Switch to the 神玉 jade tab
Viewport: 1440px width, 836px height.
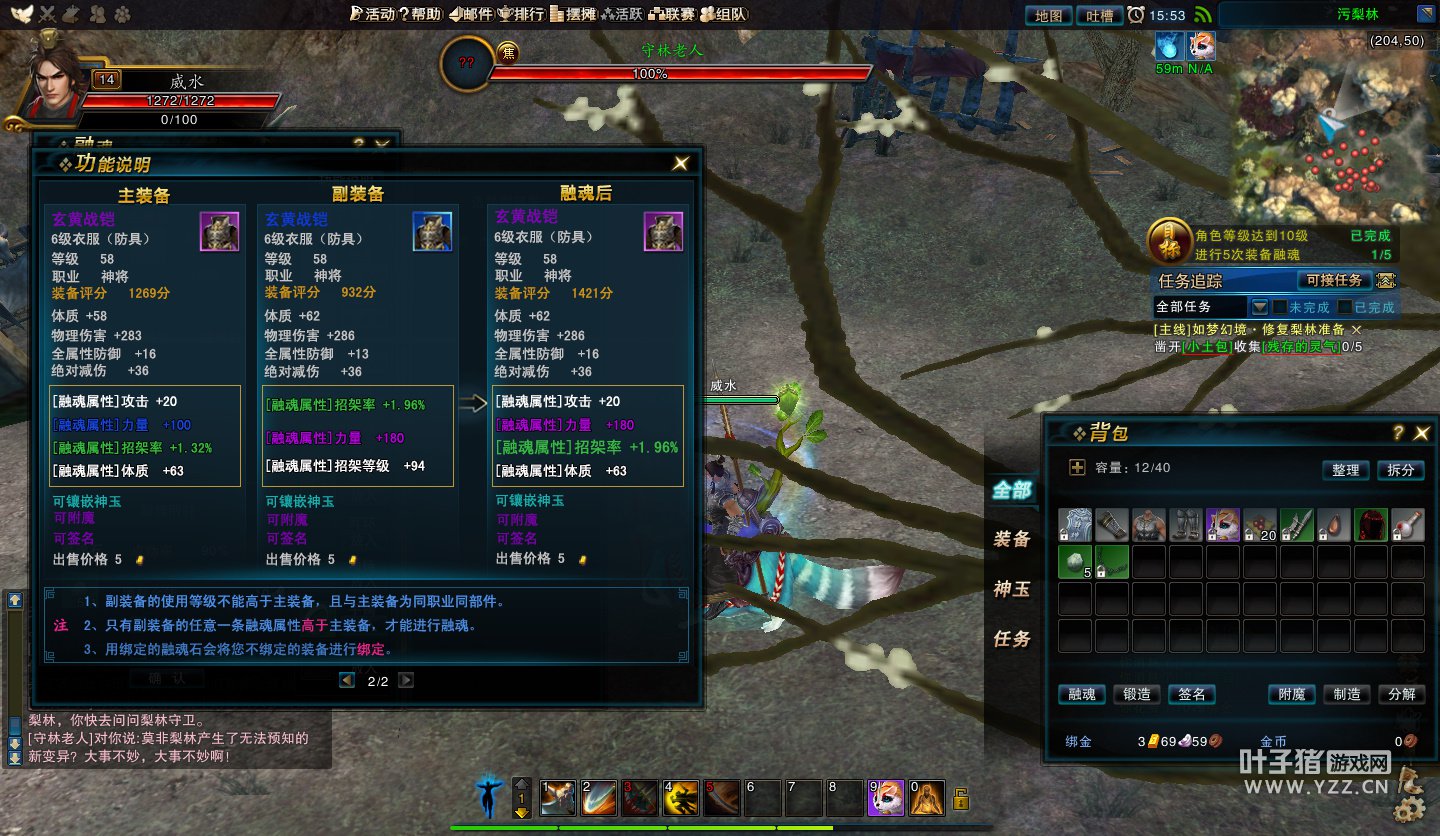coord(1011,589)
